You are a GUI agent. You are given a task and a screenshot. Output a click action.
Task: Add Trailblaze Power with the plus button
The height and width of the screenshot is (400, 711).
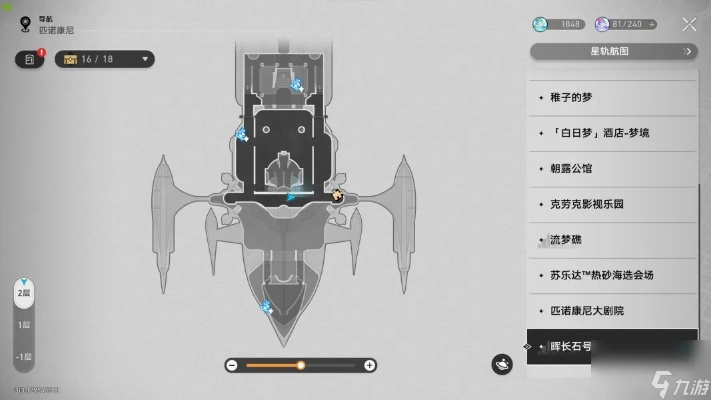point(653,24)
